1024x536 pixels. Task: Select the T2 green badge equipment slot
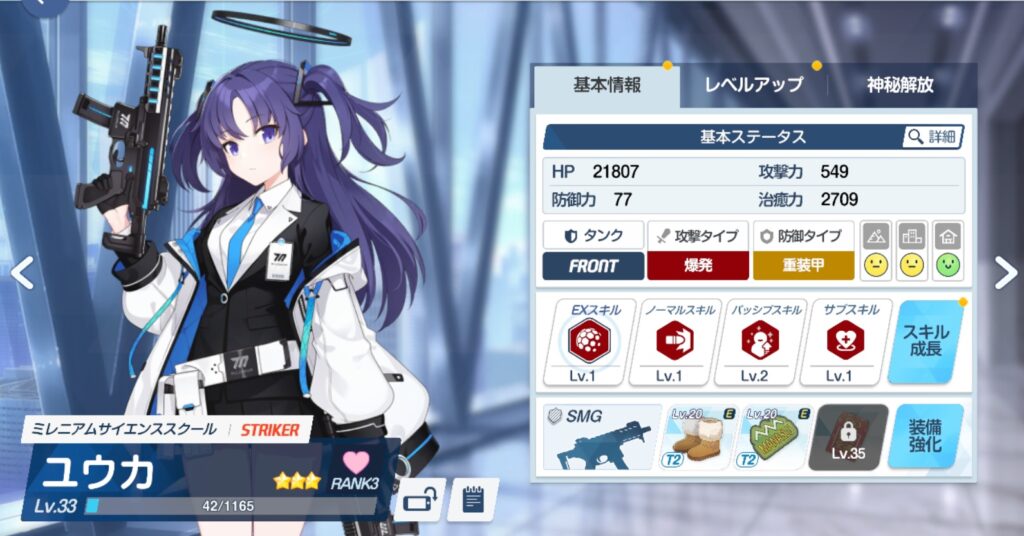click(x=774, y=437)
